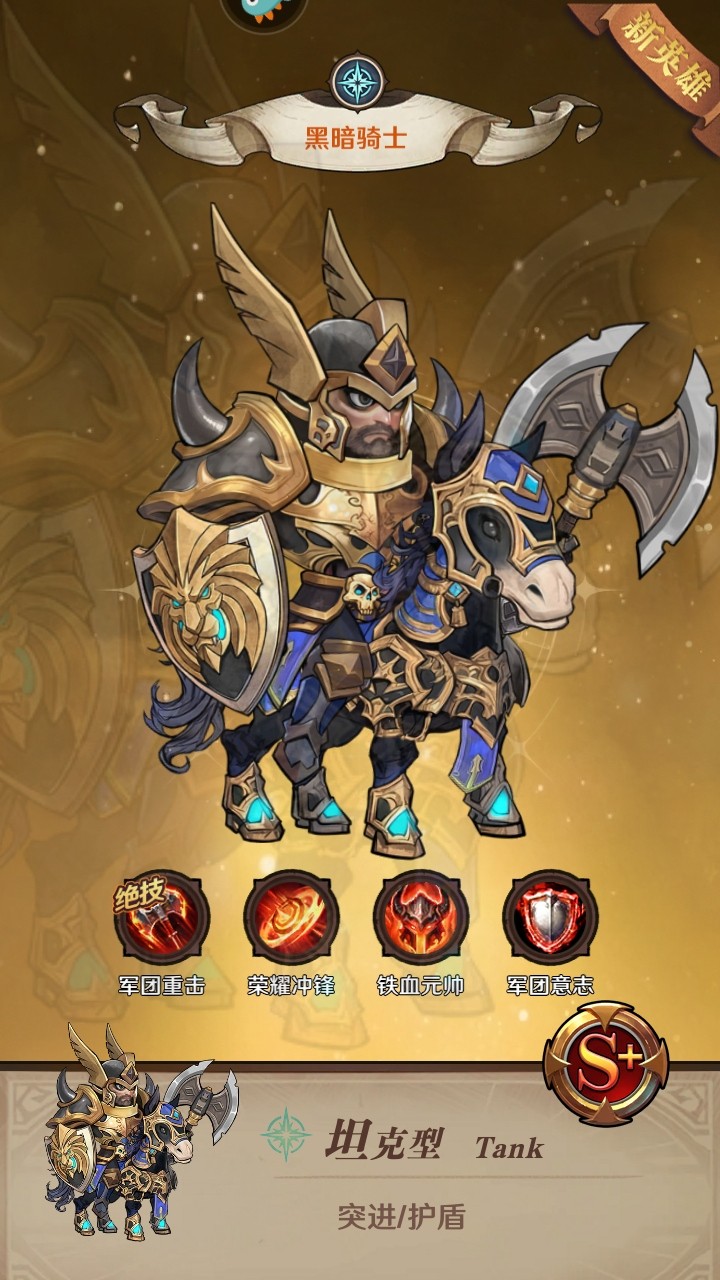Tap the 荣耀冲锋 skill icon

(291, 917)
